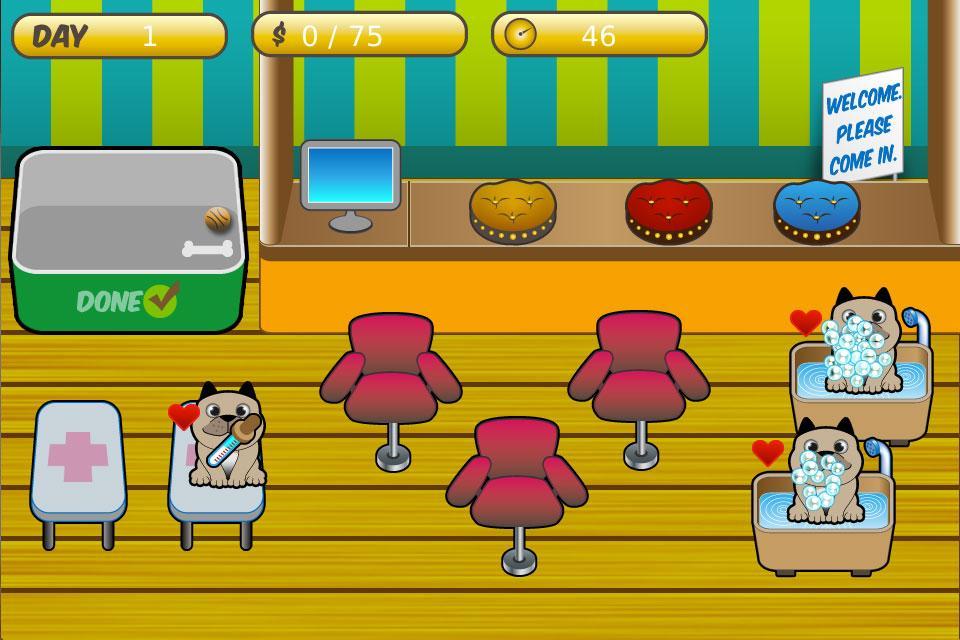Select the blue pet bed
The height and width of the screenshot is (640, 960).
tap(816, 210)
